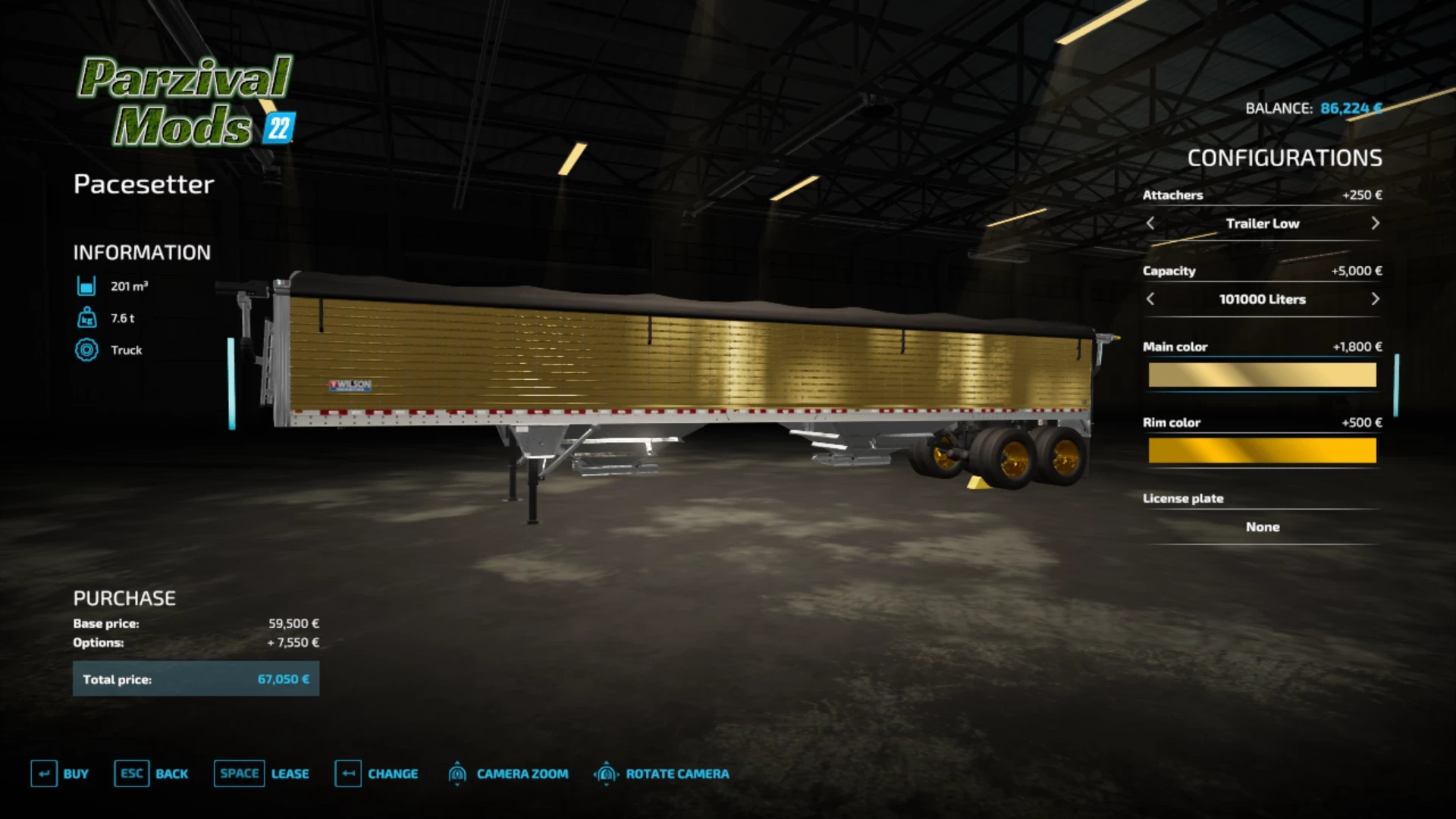Click left arrow for Trailer Low attacher

(x=1150, y=223)
